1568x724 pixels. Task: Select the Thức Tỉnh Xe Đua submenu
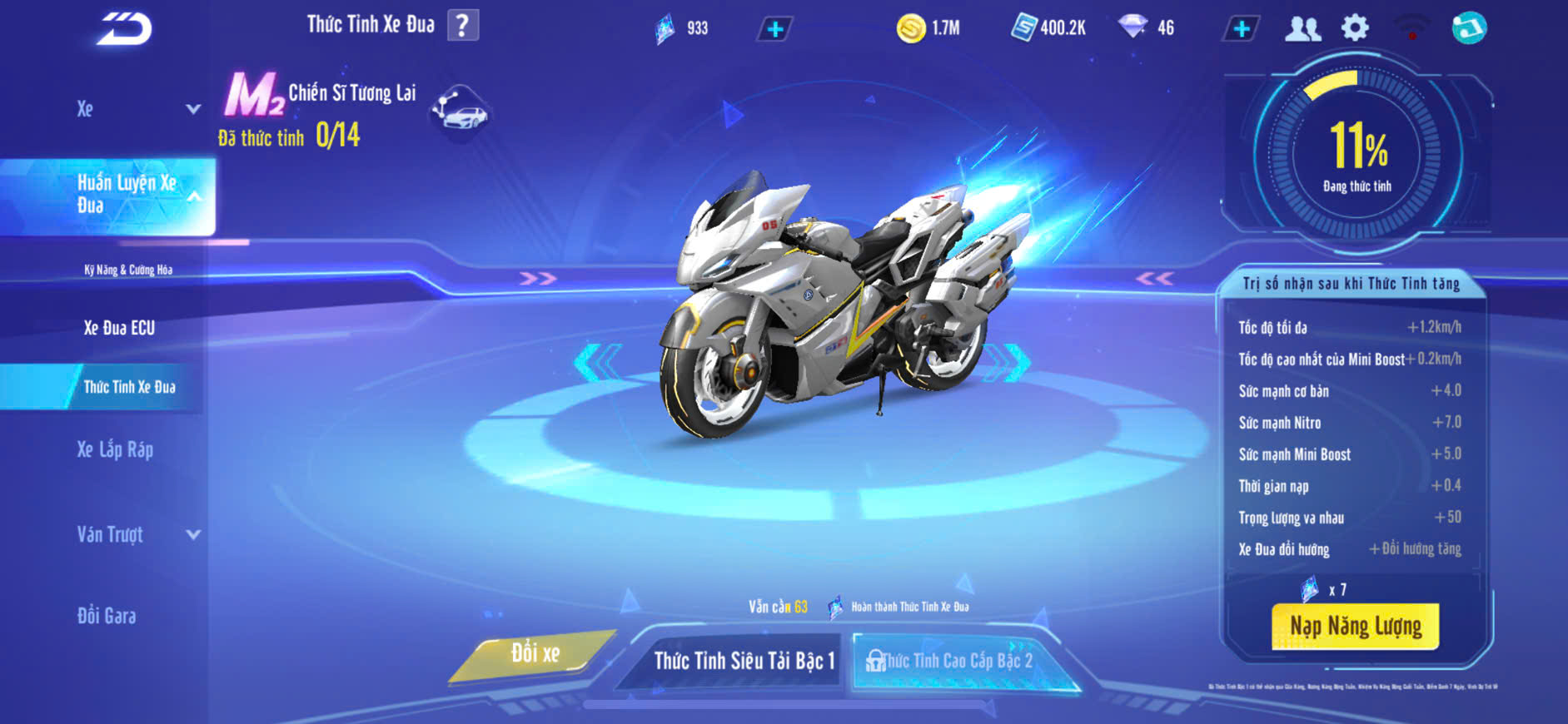[129, 387]
